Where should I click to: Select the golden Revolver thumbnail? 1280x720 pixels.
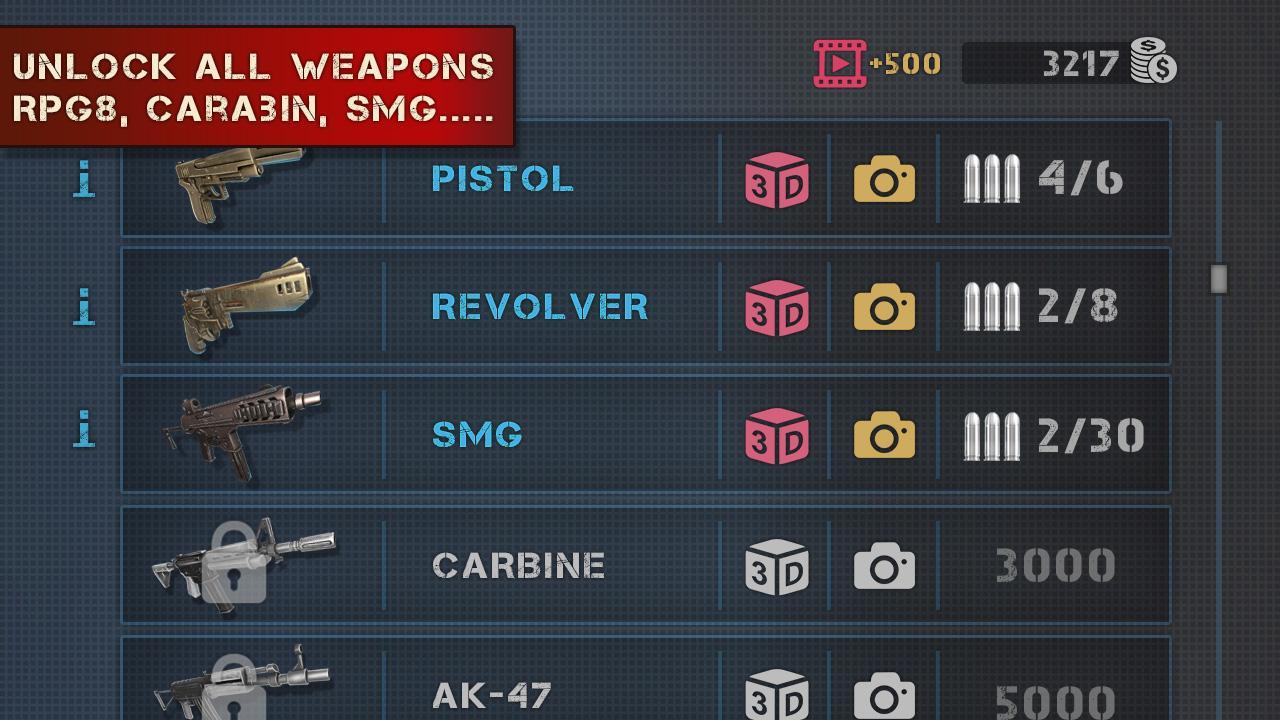click(x=248, y=307)
